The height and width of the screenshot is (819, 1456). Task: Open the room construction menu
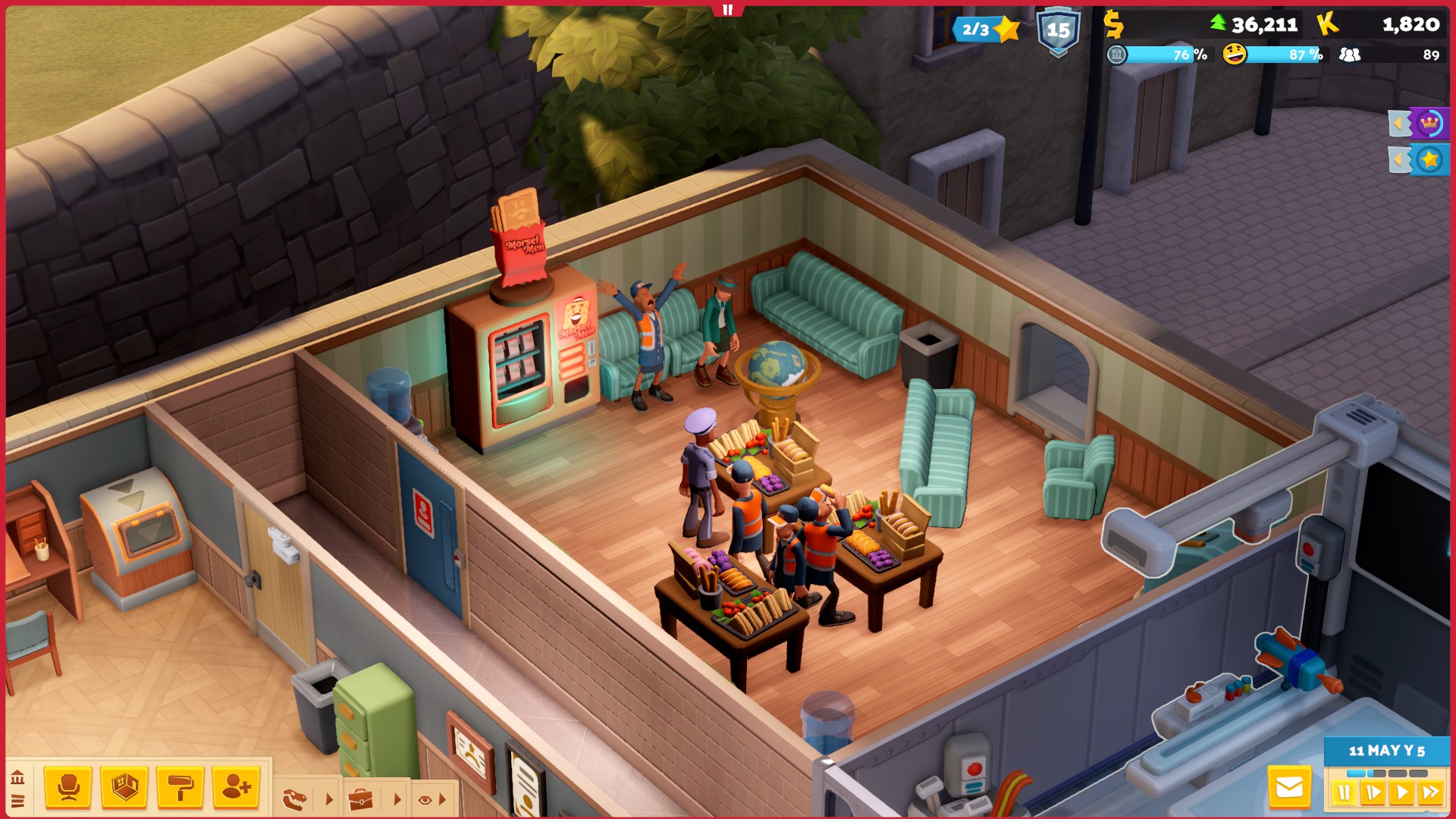[x=124, y=788]
